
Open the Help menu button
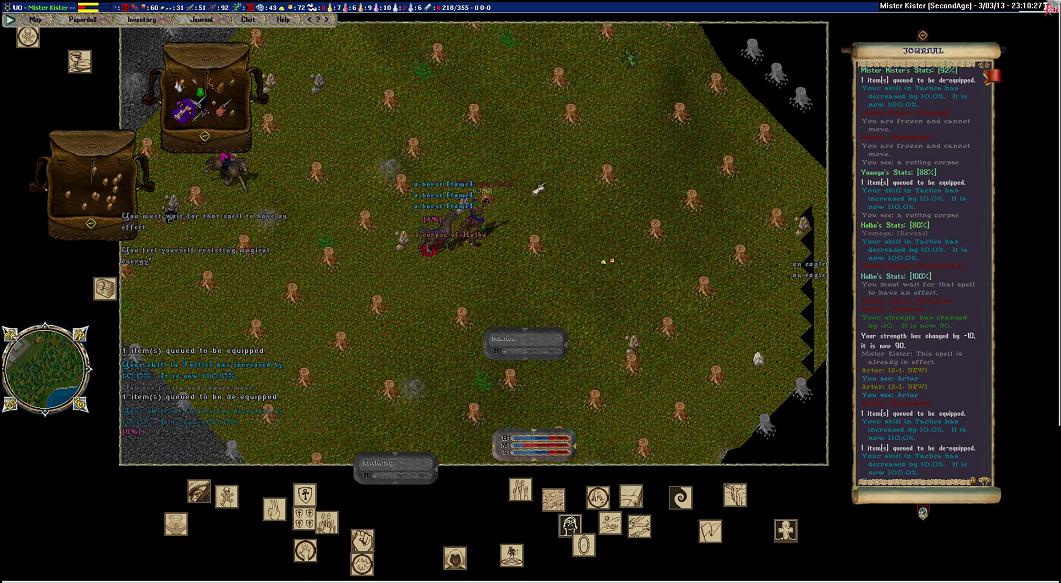(x=283, y=19)
